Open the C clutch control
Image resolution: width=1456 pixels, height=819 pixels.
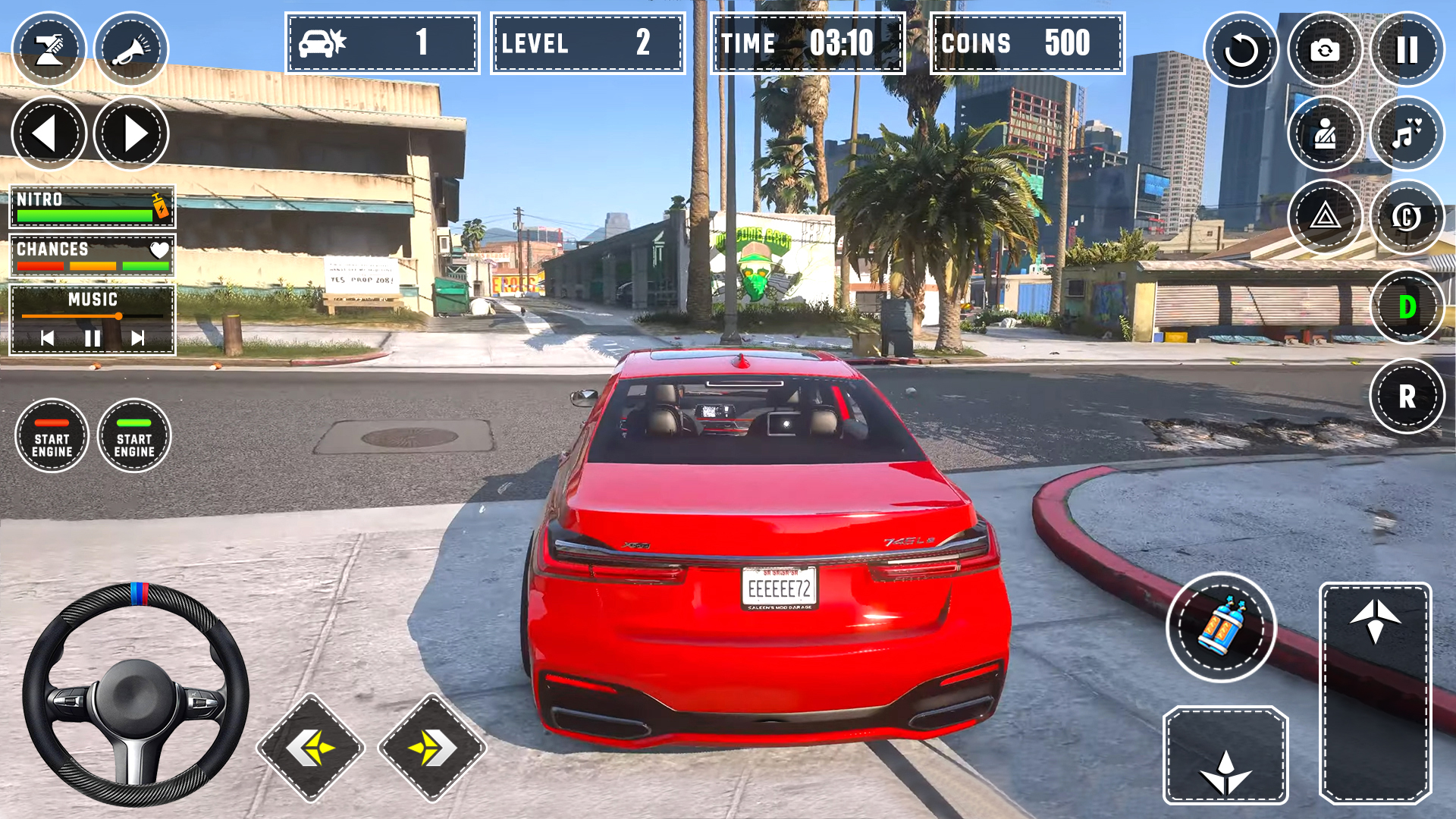(1408, 217)
